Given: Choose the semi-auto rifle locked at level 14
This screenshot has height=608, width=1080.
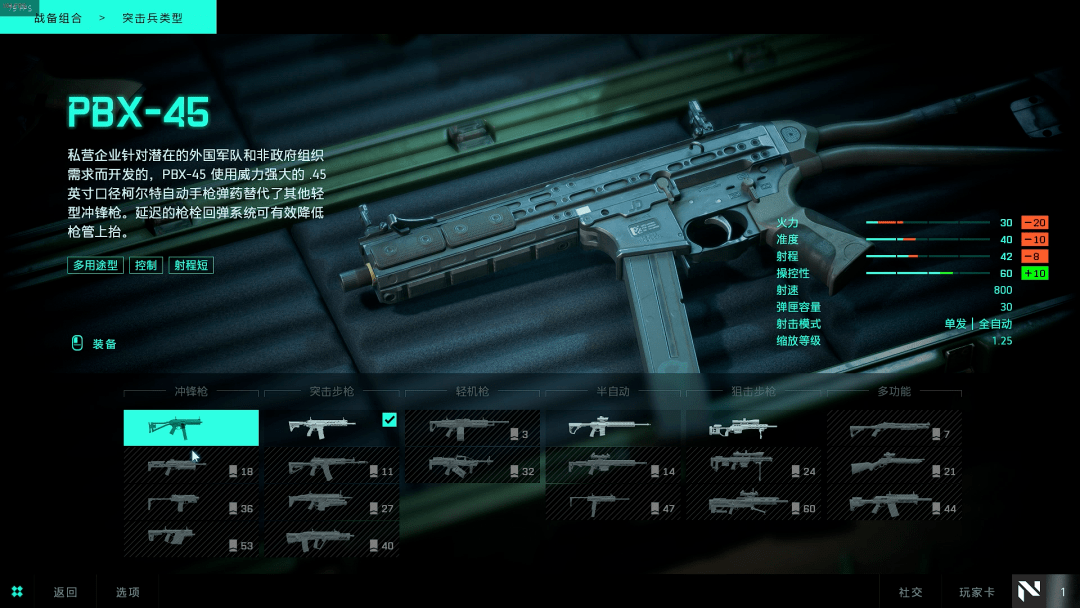Looking at the screenshot, I should tap(613, 466).
